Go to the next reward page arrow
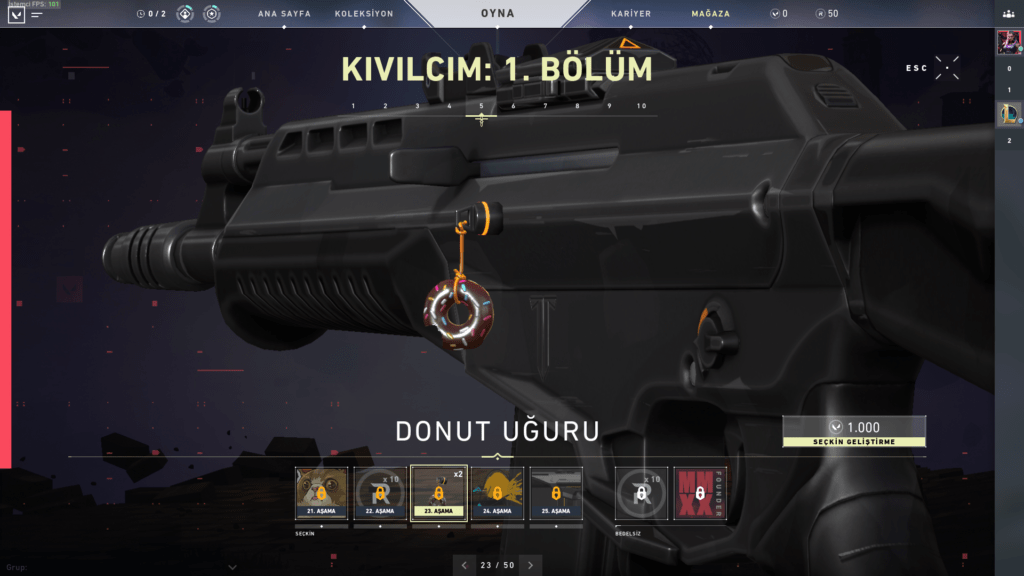Screen dimensions: 1024x576 pos(531,565)
